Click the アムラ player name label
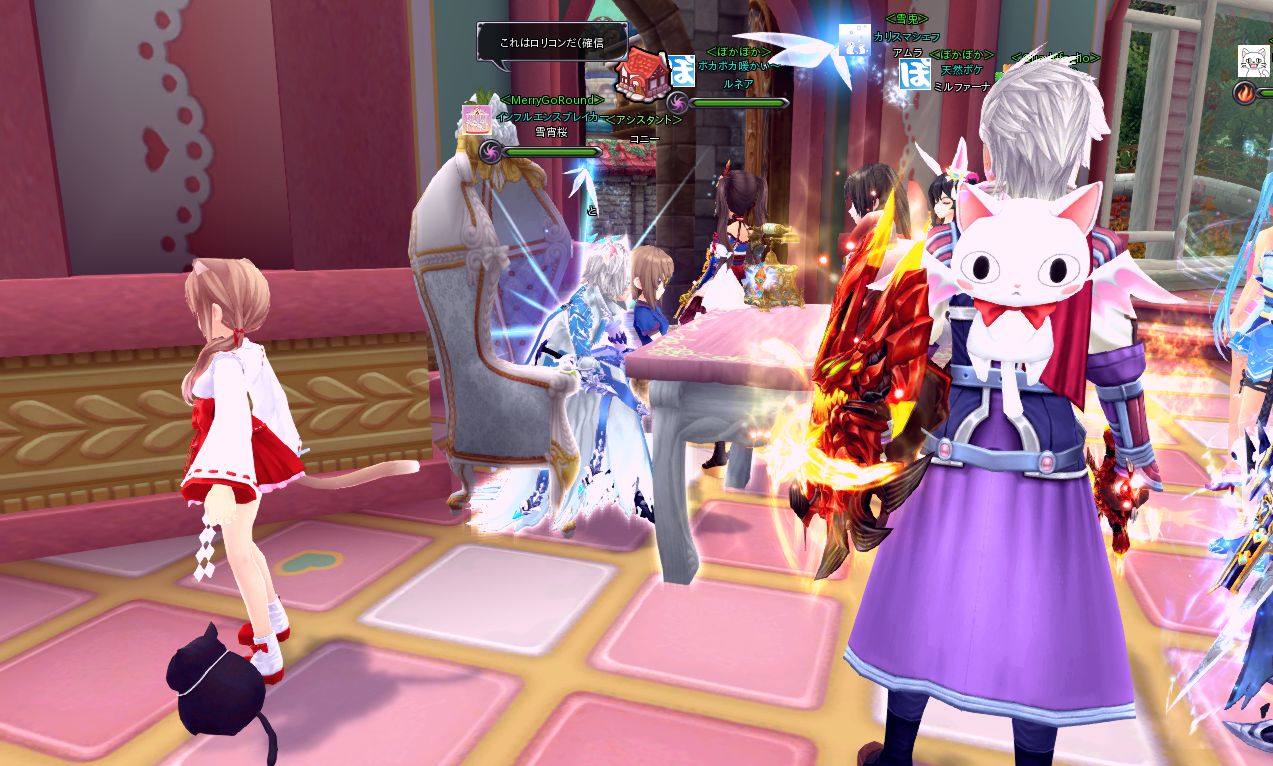1273x766 pixels. [x=907, y=52]
